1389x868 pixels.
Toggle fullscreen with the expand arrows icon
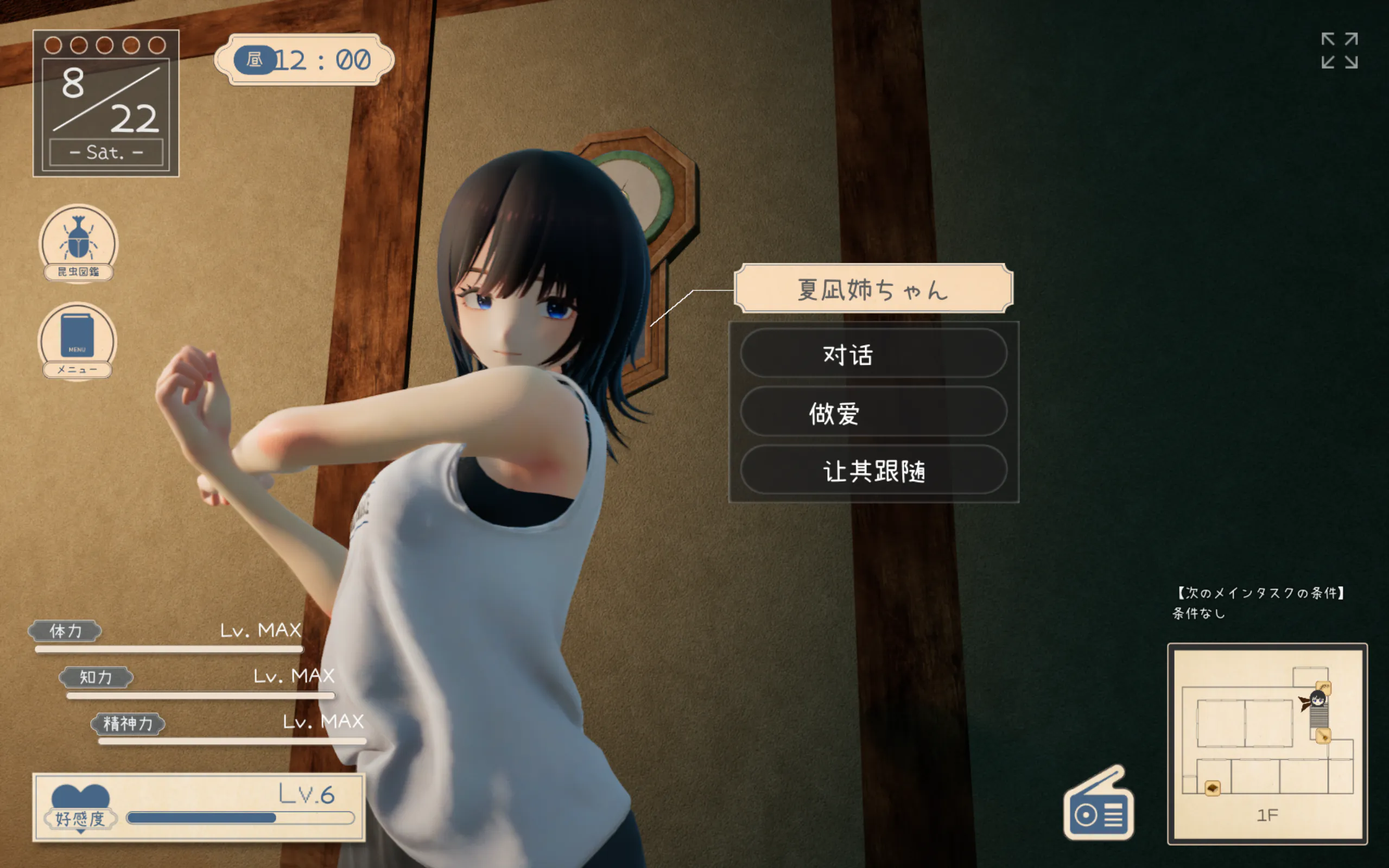[x=1339, y=50]
